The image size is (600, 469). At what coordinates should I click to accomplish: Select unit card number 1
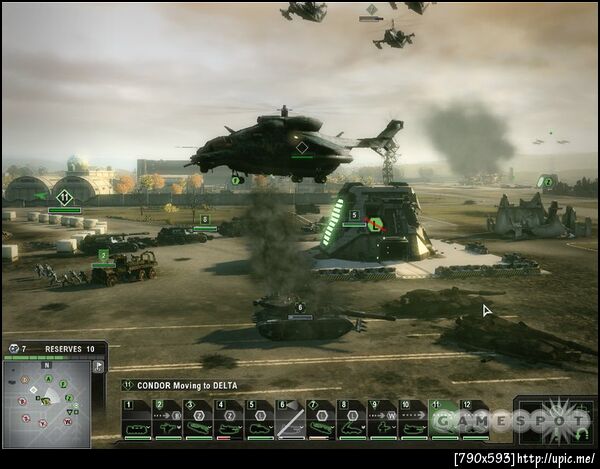[x=136, y=420]
